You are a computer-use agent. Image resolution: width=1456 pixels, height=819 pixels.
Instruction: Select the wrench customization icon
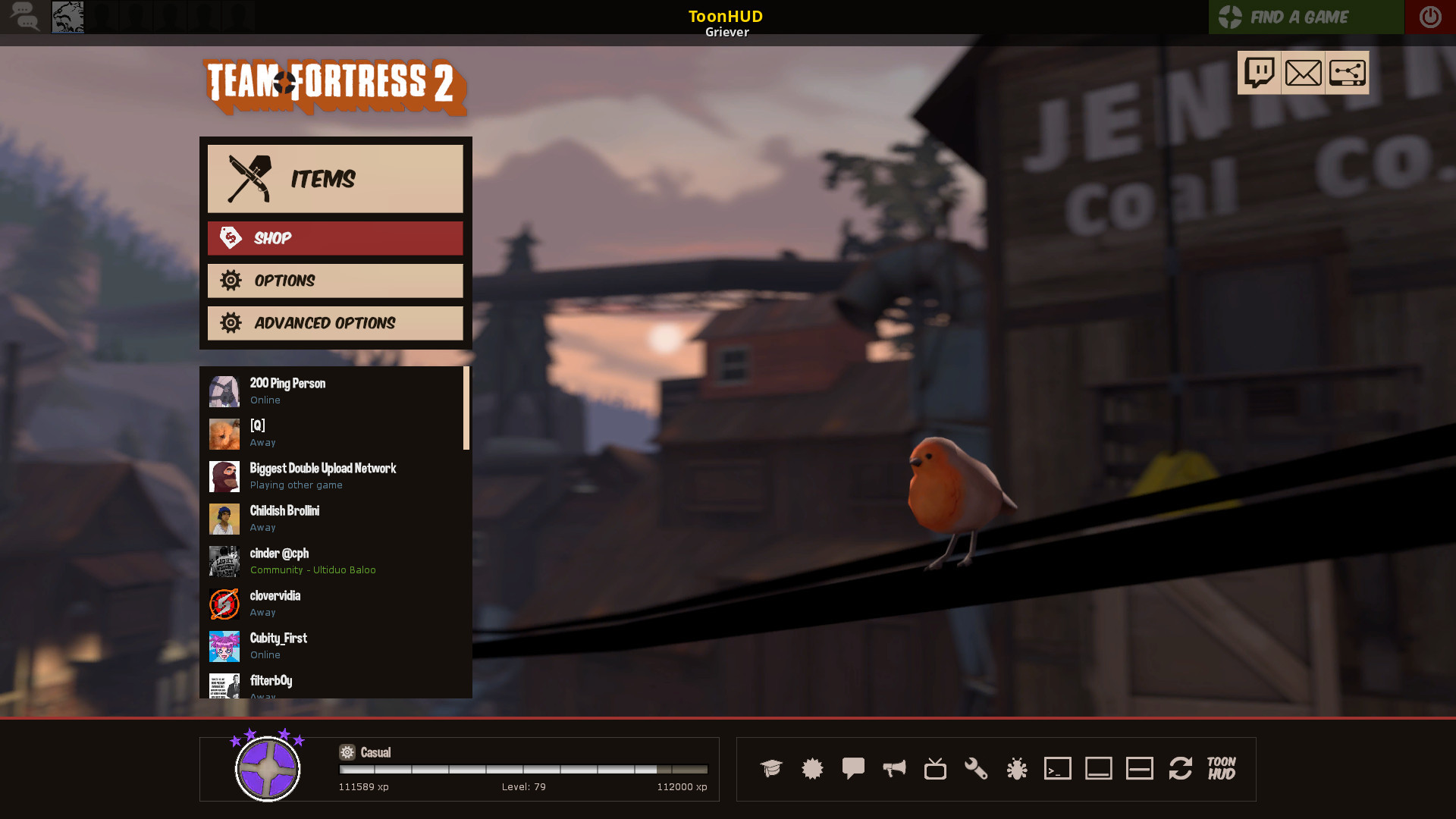pos(976,768)
